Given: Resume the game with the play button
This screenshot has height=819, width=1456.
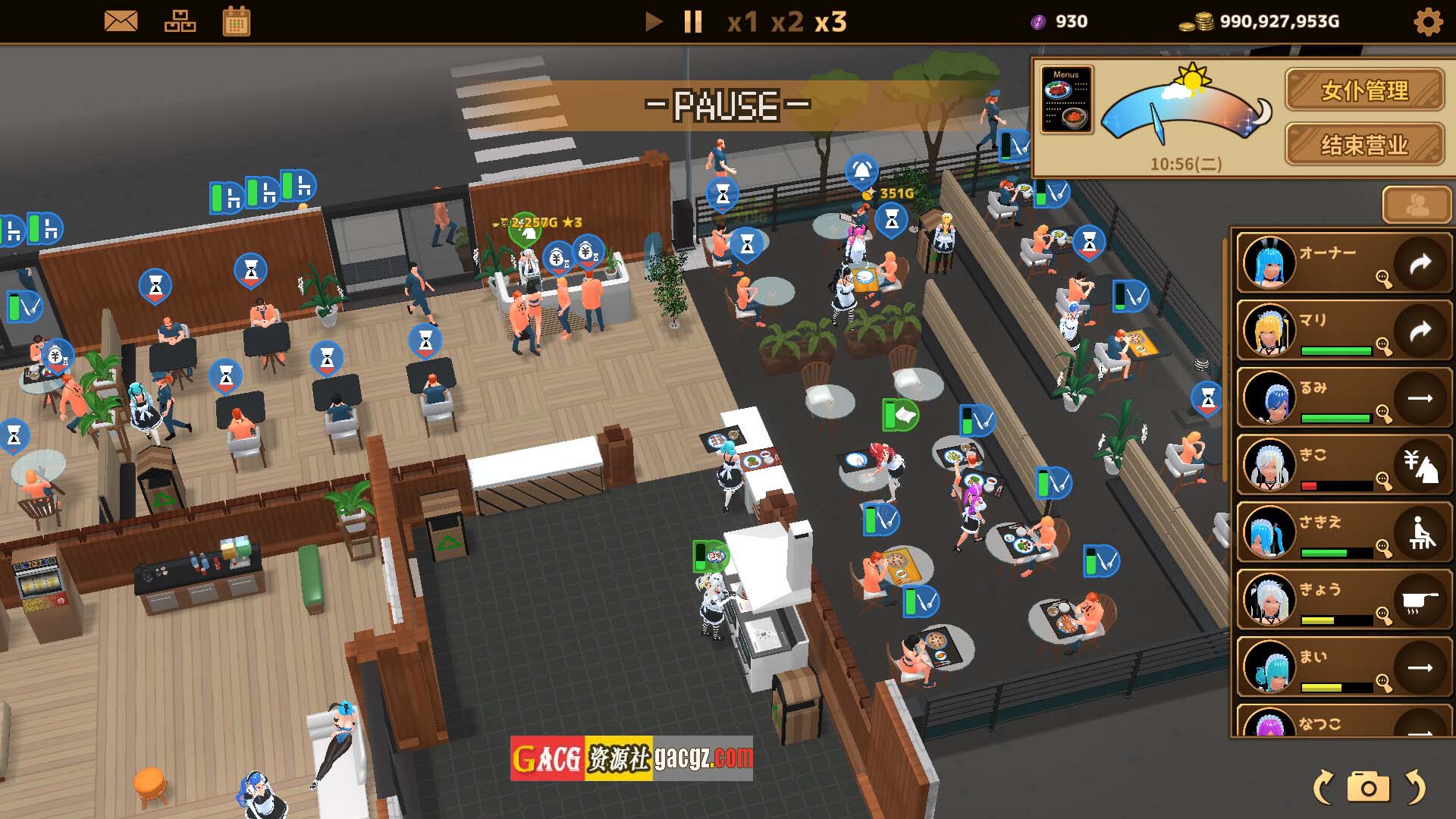Looking at the screenshot, I should click(653, 21).
